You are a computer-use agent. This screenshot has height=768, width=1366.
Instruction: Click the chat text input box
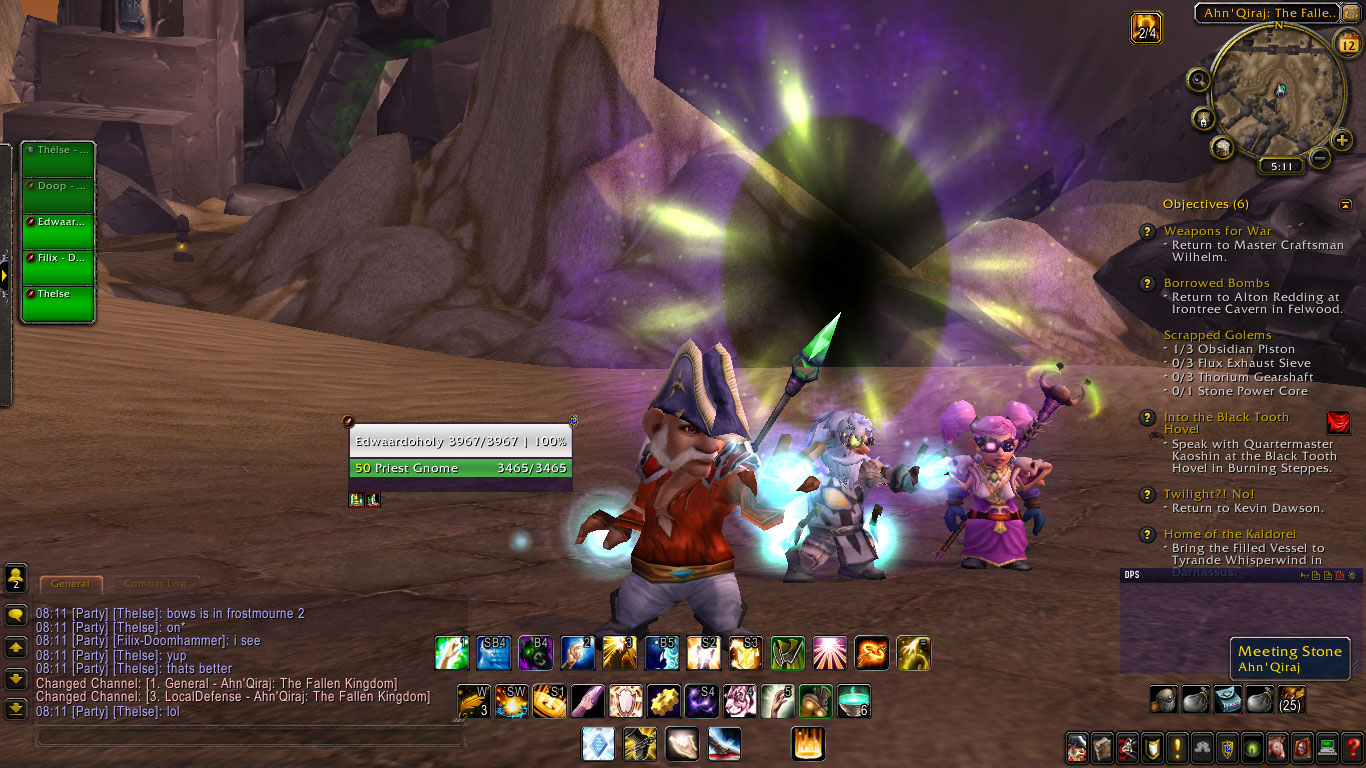click(250, 737)
